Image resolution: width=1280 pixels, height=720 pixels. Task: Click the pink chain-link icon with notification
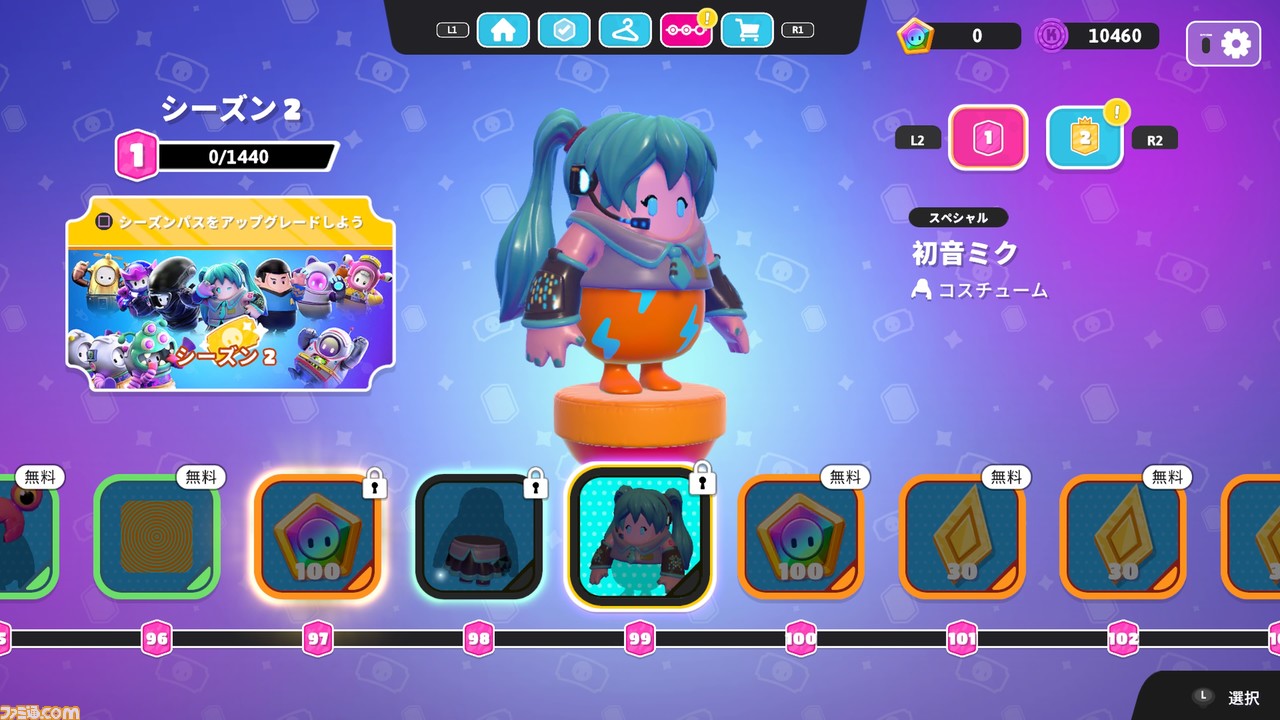click(684, 30)
